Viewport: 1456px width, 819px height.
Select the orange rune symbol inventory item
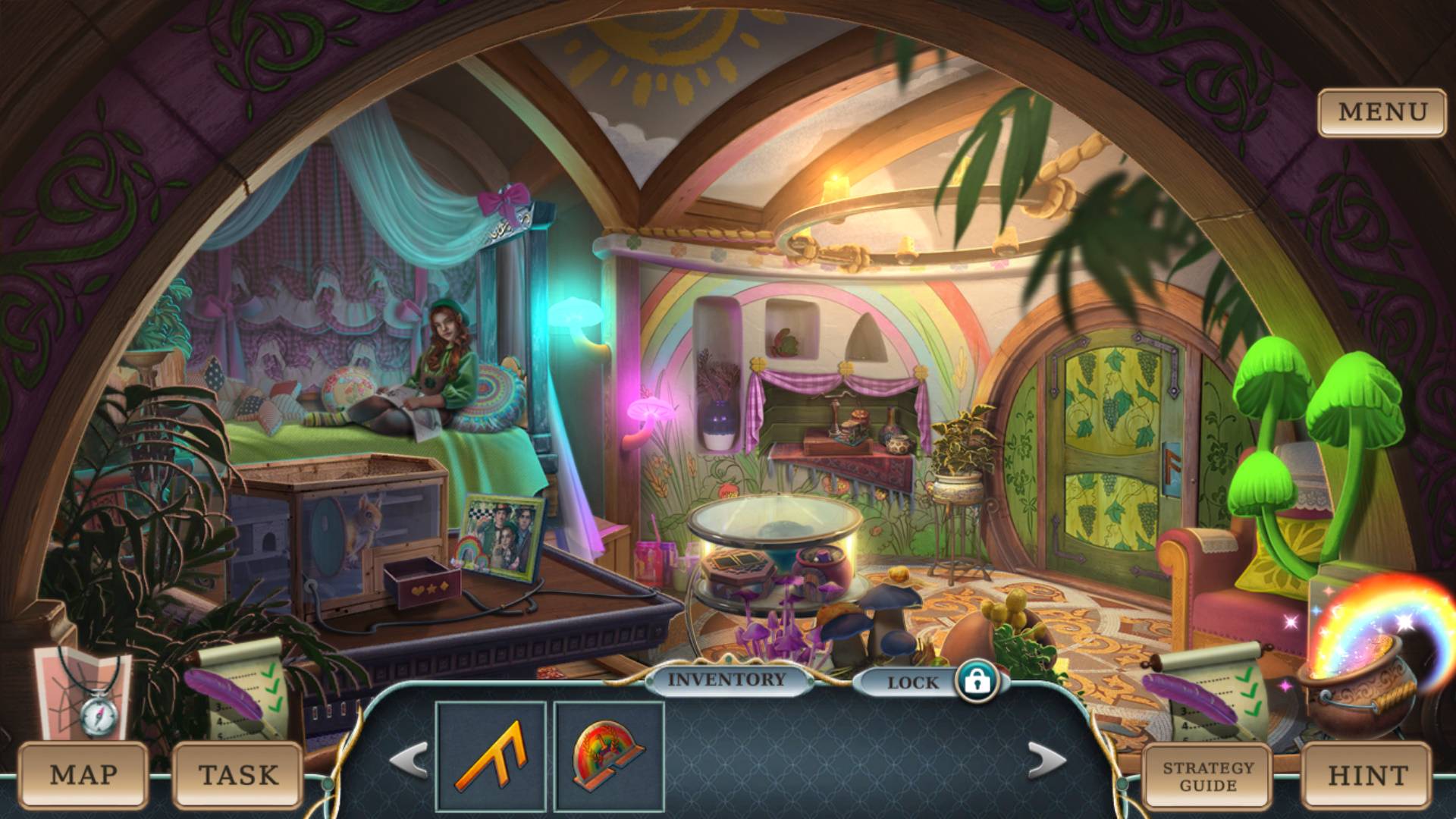491,756
